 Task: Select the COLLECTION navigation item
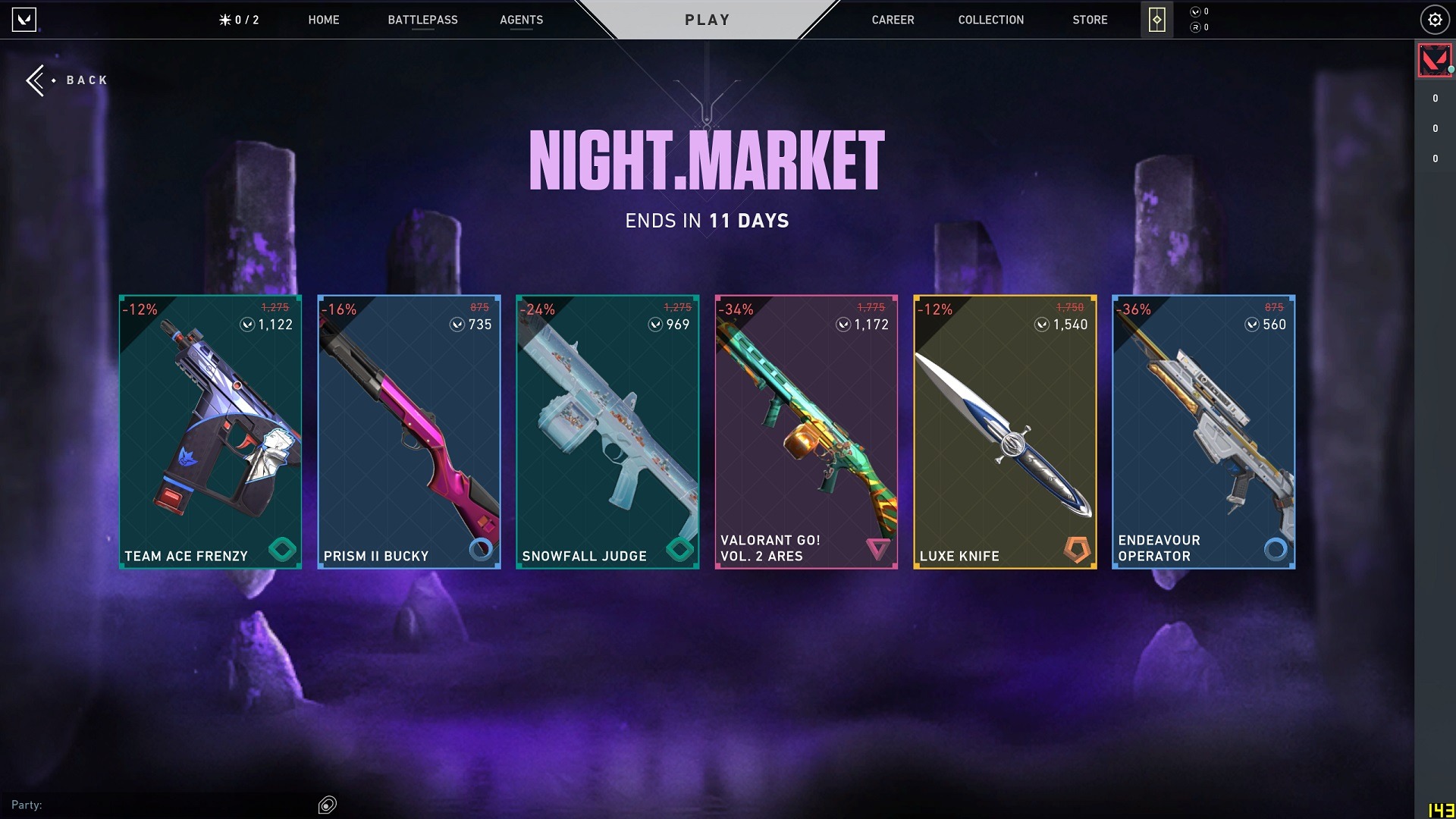tap(990, 20)
